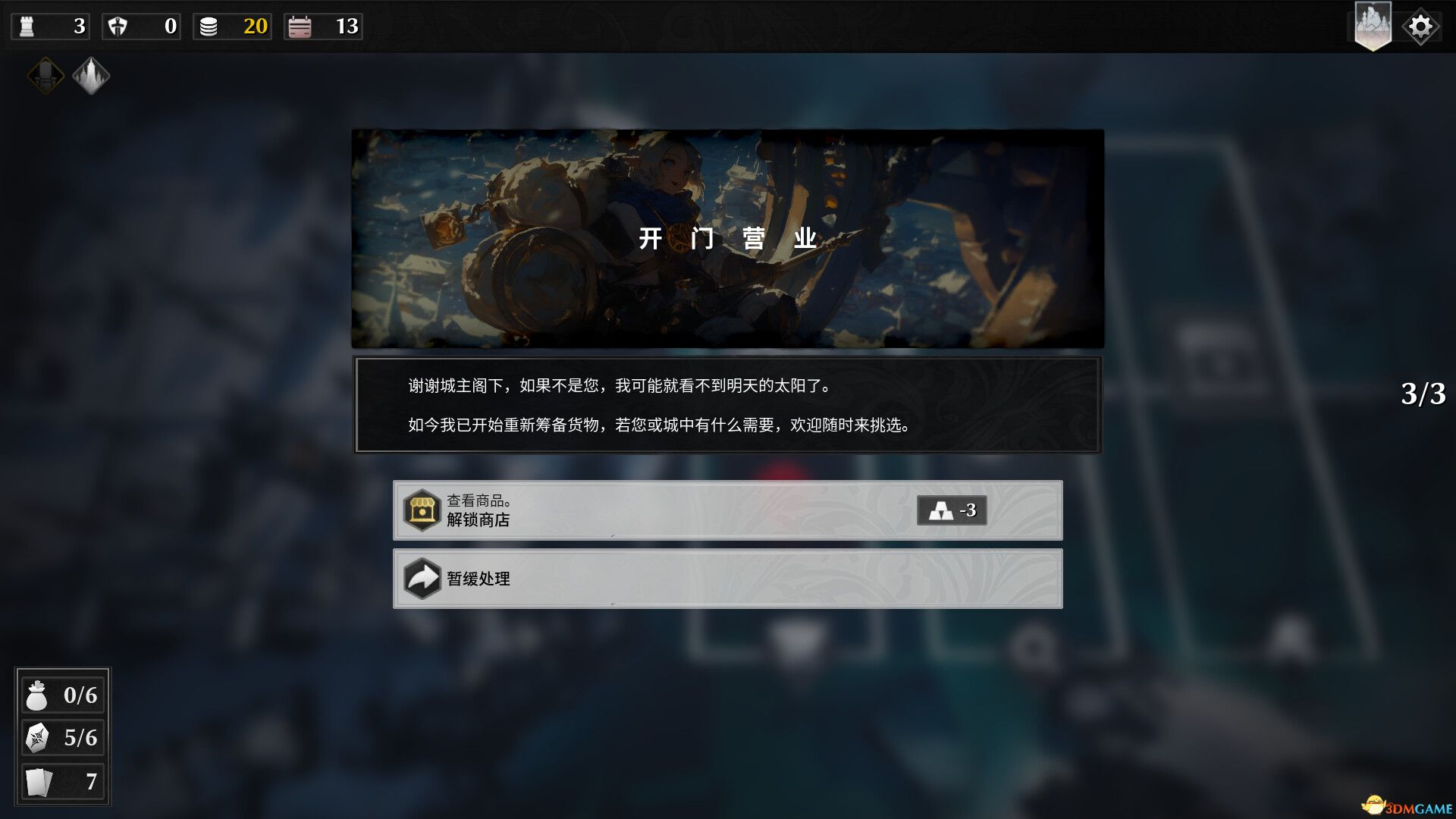Click the arrow icon on the 暂缓处理 option
Image resolution: width=1456 pixels, height=819 pixels.
[423, 579]
